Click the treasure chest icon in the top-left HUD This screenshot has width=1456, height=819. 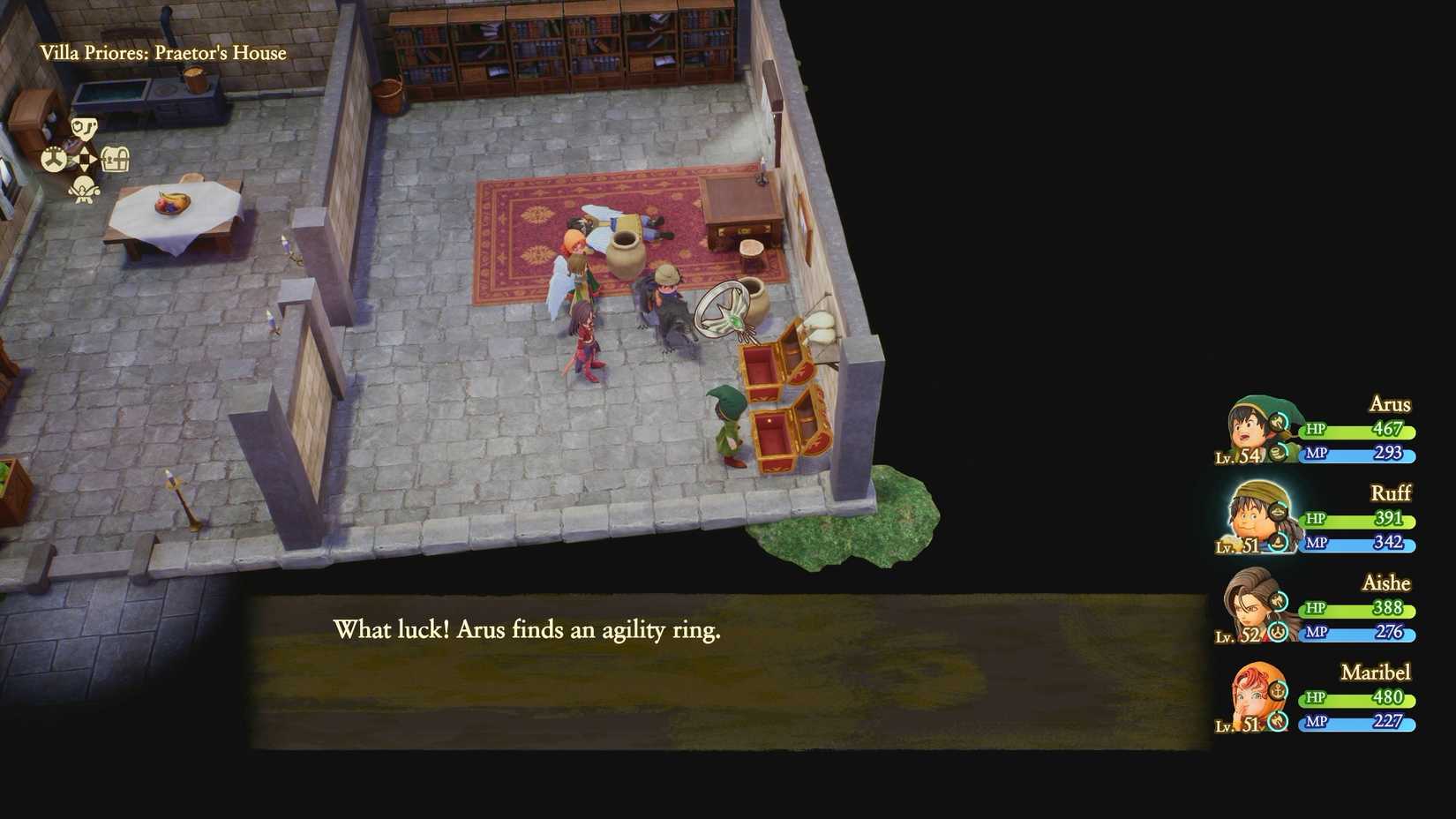click(x=116, y=158)
